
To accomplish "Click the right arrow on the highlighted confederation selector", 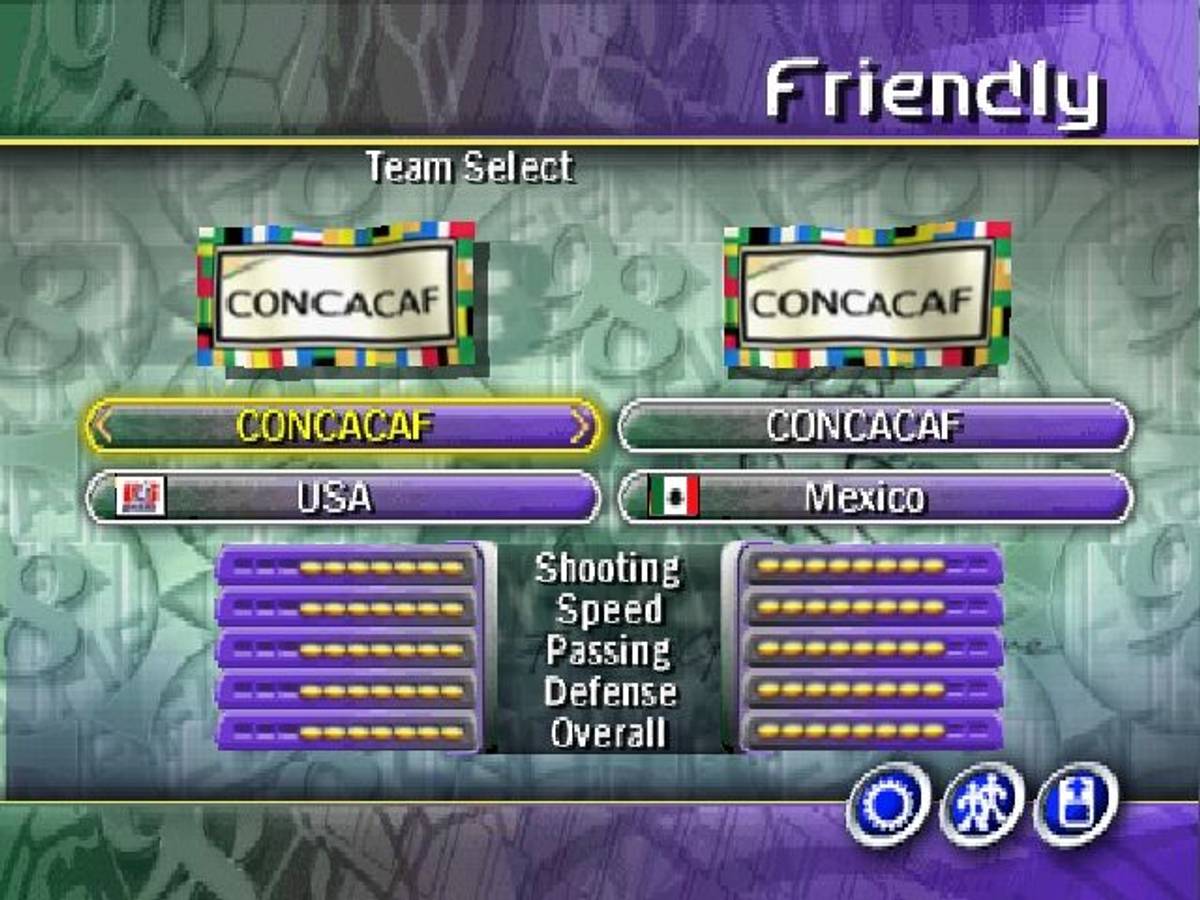I will click(x=580, y=427).
